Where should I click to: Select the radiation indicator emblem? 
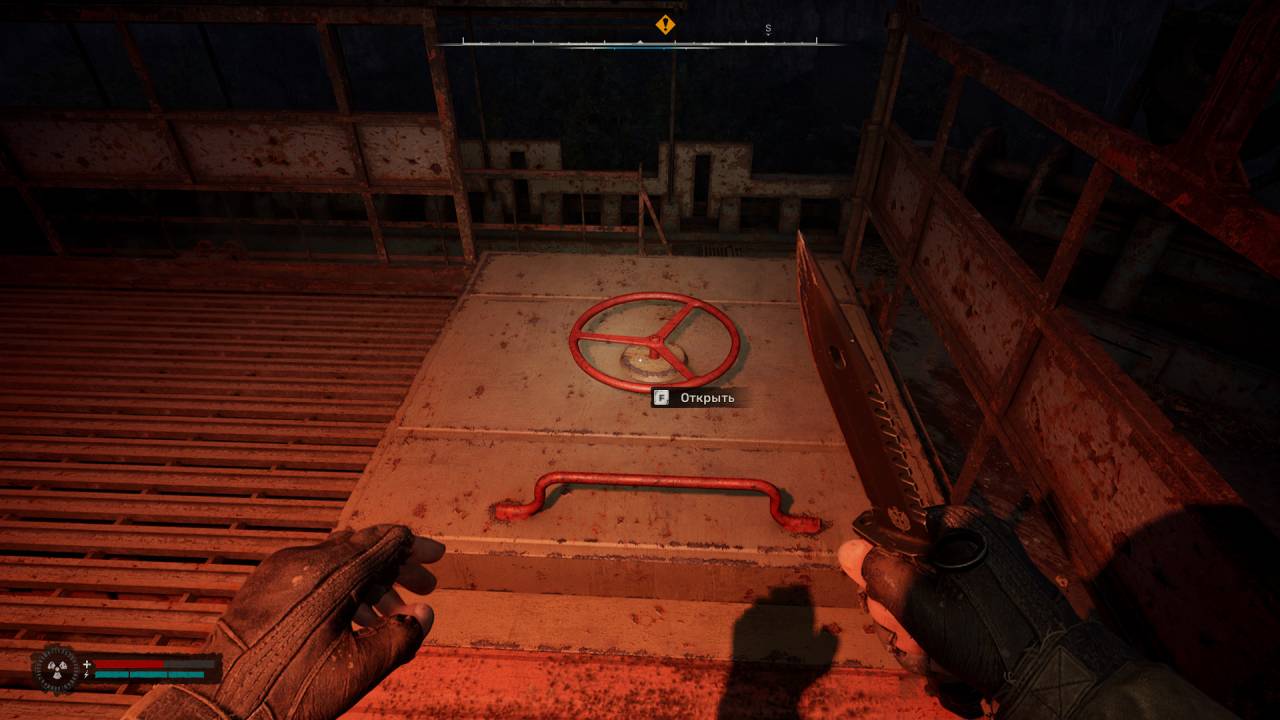(56, 669)
